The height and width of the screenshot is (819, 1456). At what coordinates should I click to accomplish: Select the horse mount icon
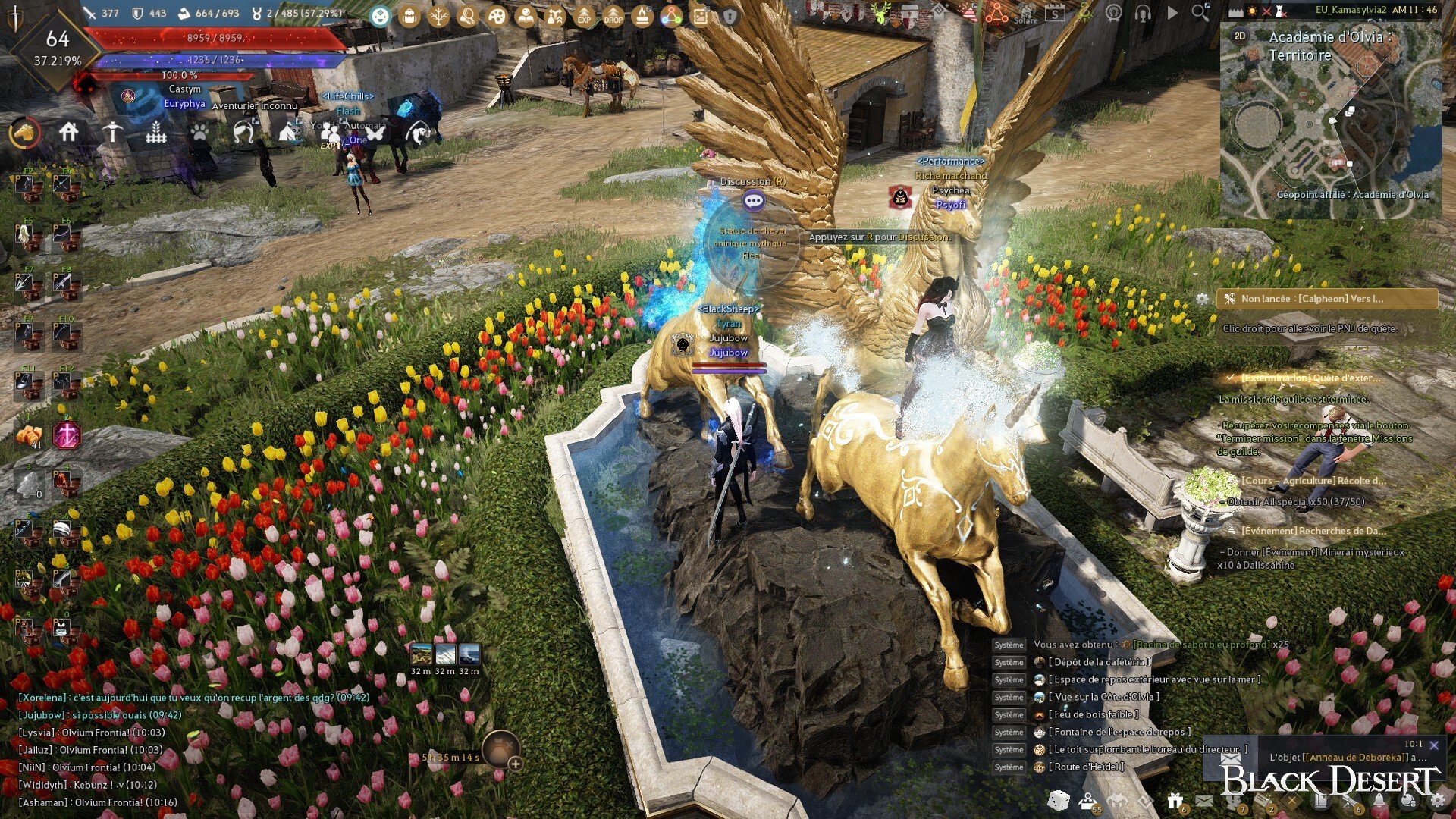(x=25, y=133)
